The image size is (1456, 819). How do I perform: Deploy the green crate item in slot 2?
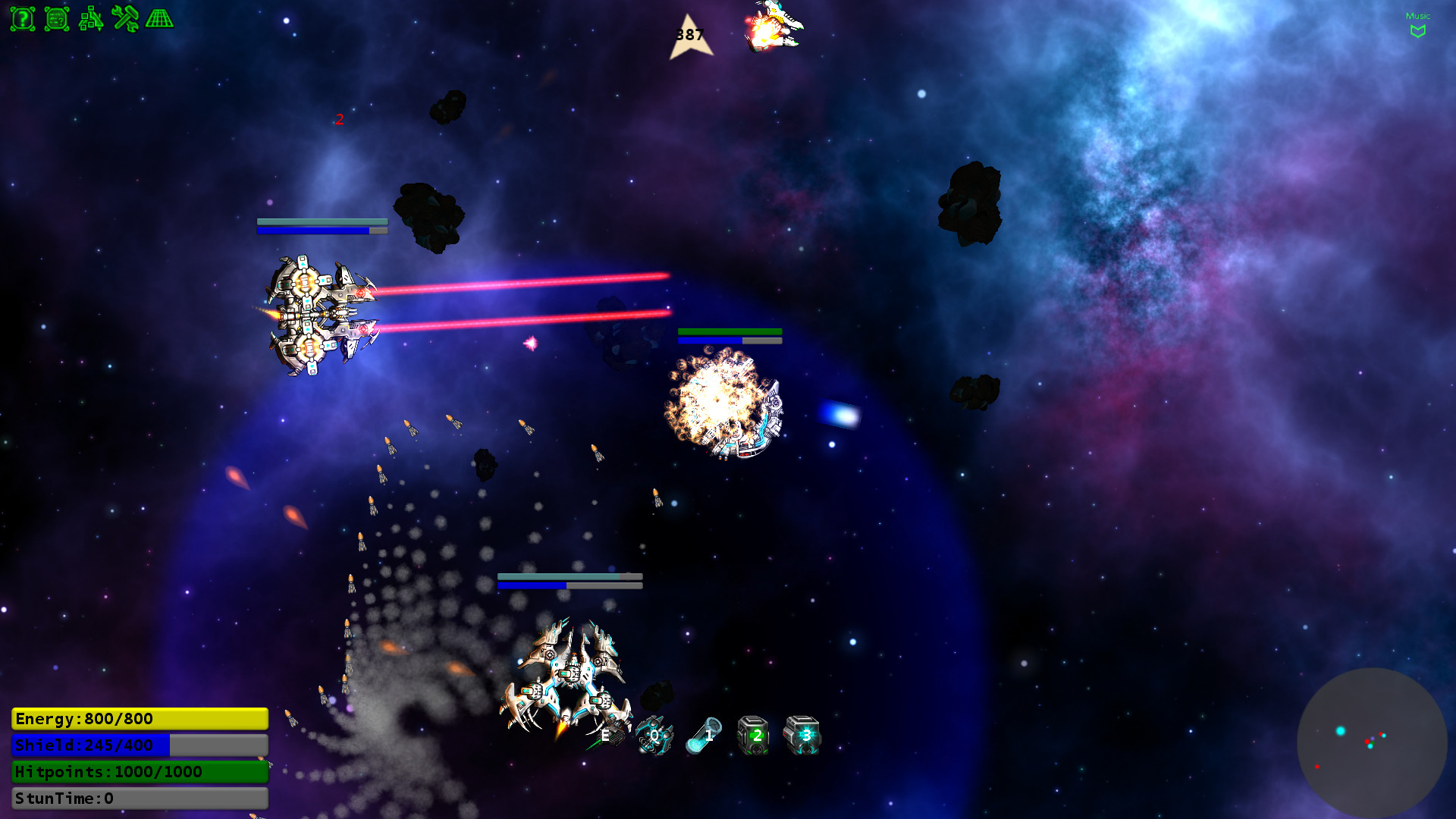pyautogui.click(x=755, y=734)
